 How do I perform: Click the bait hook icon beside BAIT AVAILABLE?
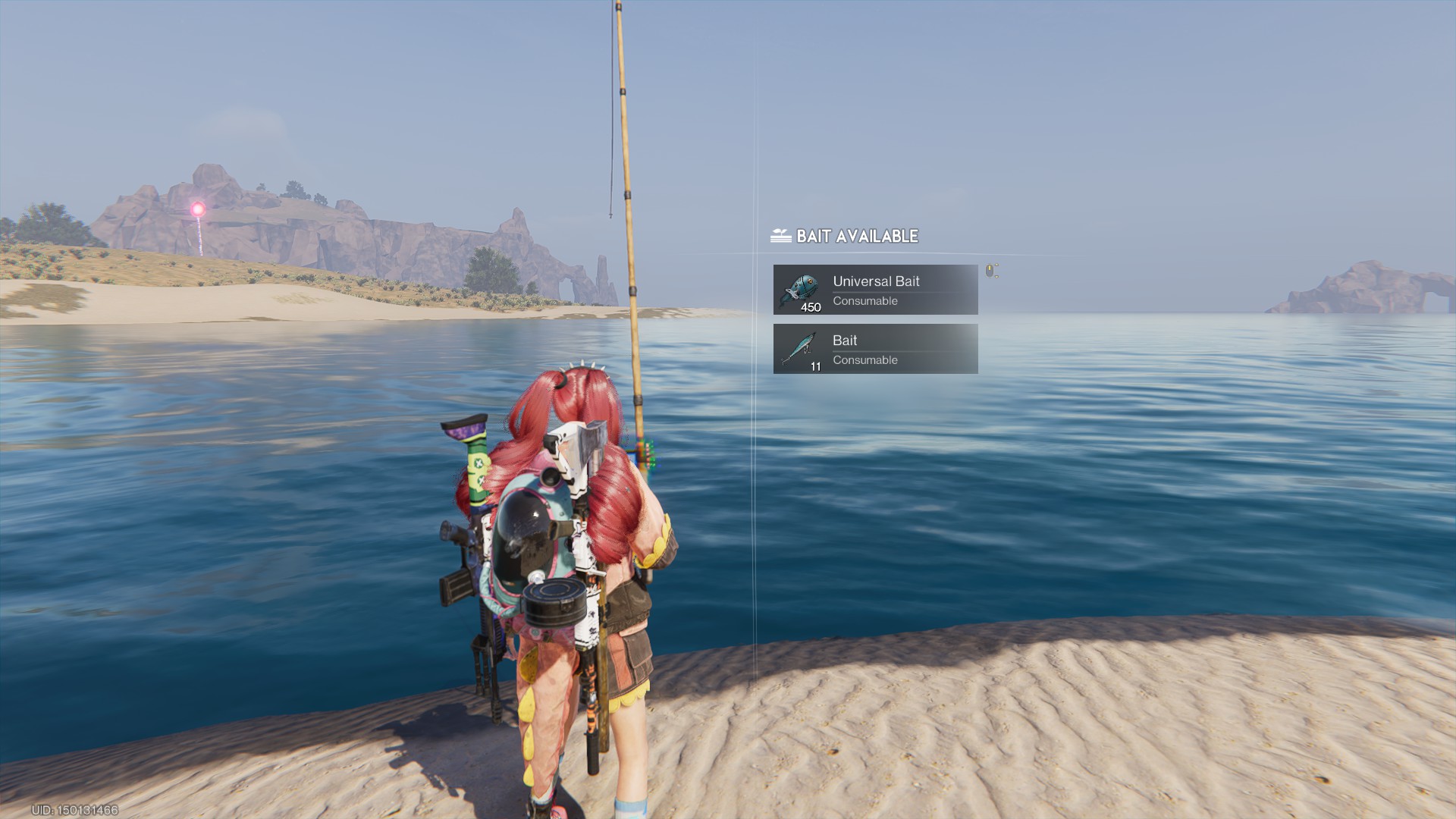point(779,236)
